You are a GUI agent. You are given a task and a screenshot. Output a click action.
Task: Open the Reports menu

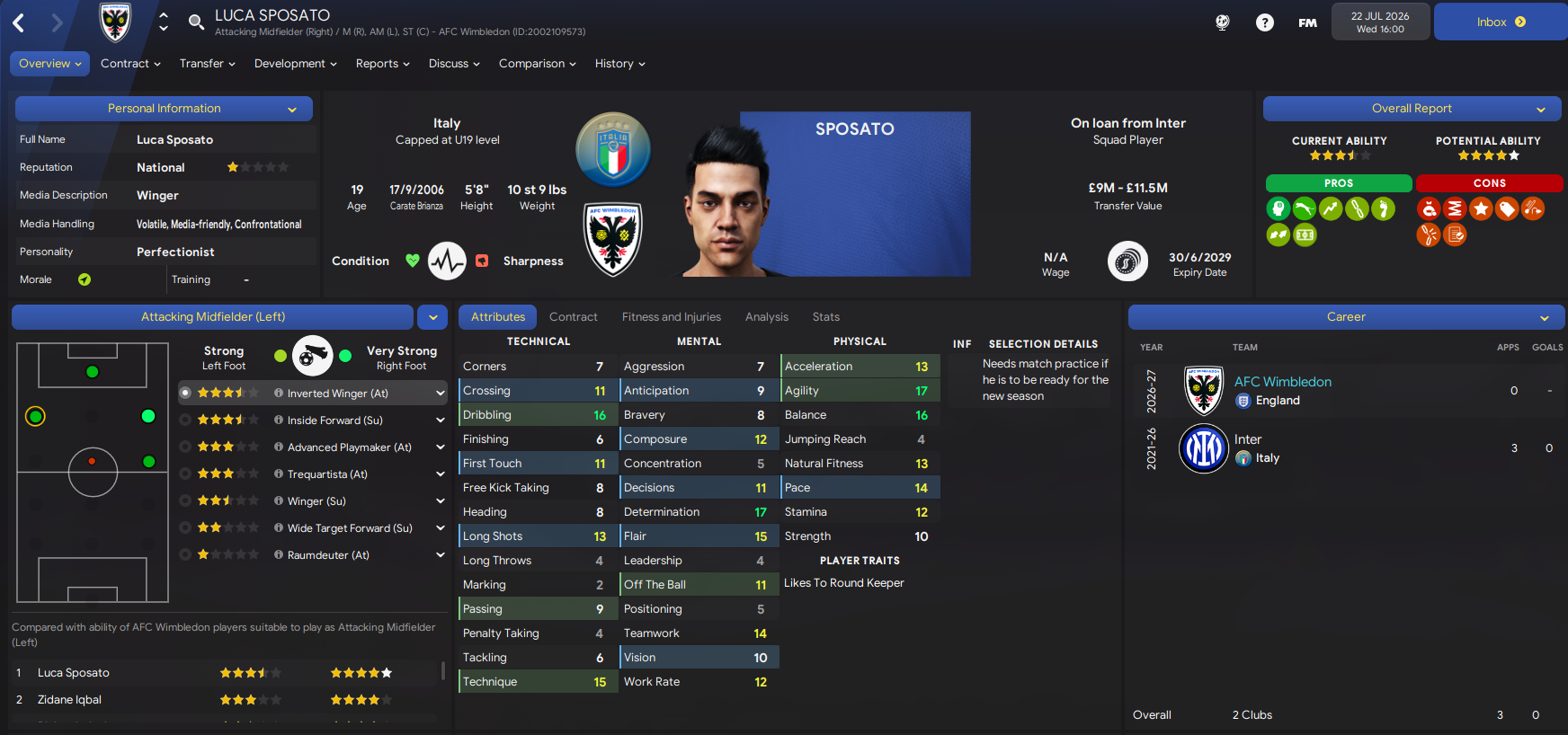coord(382,64)
